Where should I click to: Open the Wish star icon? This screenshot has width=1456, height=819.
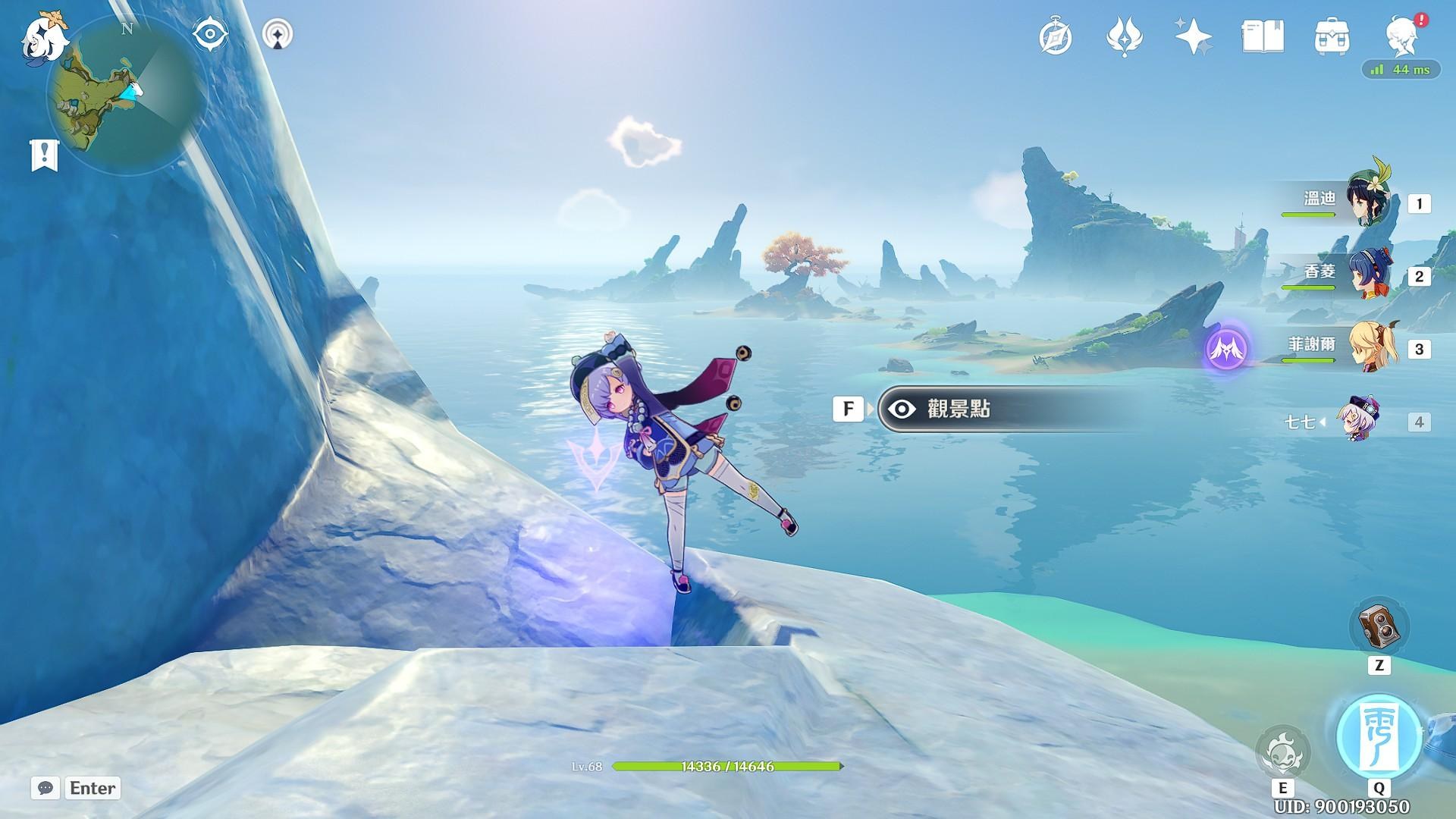(1193, 36)
